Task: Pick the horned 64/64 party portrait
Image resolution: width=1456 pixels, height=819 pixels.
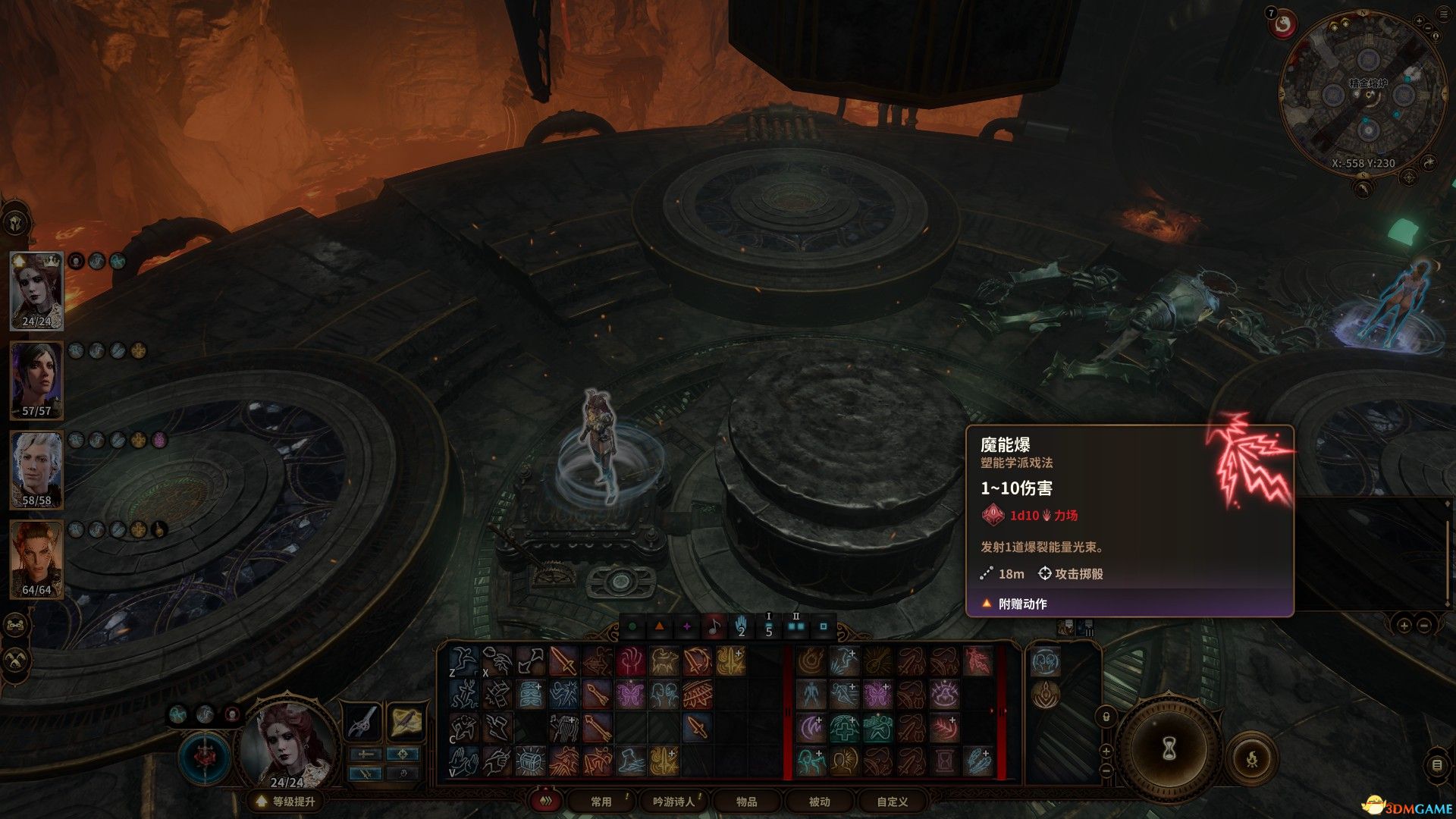Action: click(x=36, y=560)
